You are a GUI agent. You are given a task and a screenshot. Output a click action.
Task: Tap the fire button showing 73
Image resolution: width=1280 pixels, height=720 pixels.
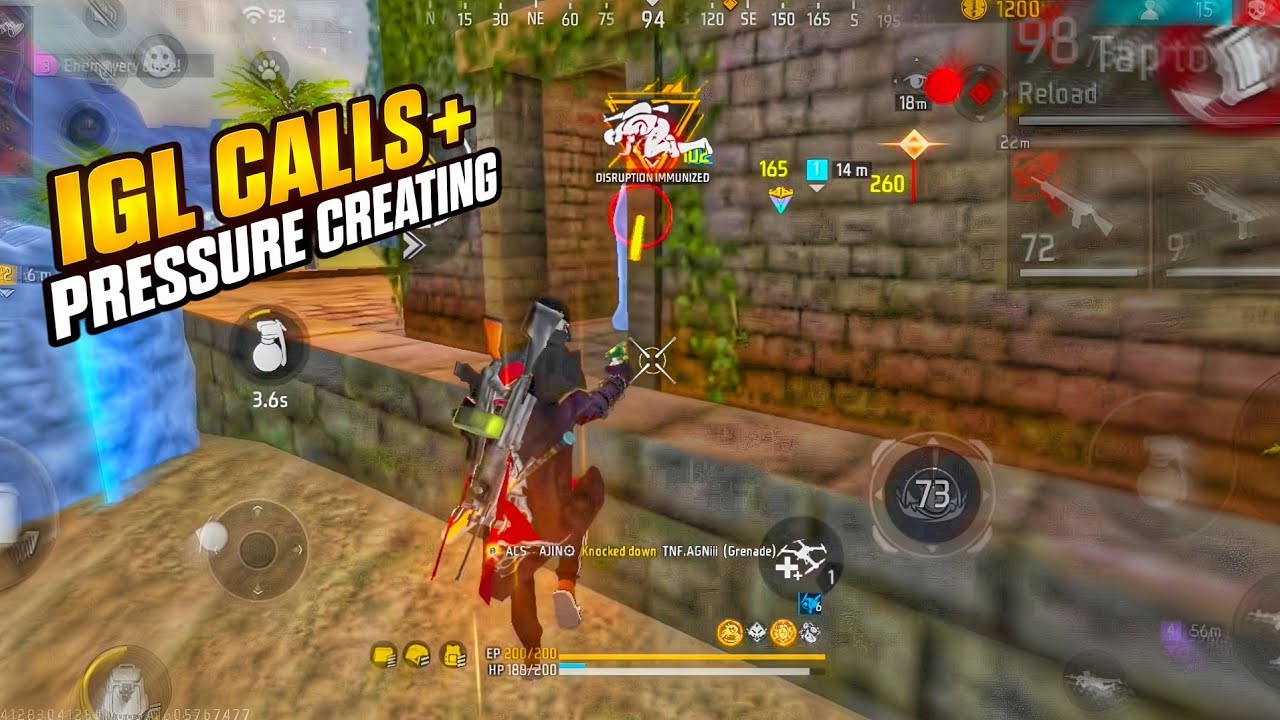[932, 494]
